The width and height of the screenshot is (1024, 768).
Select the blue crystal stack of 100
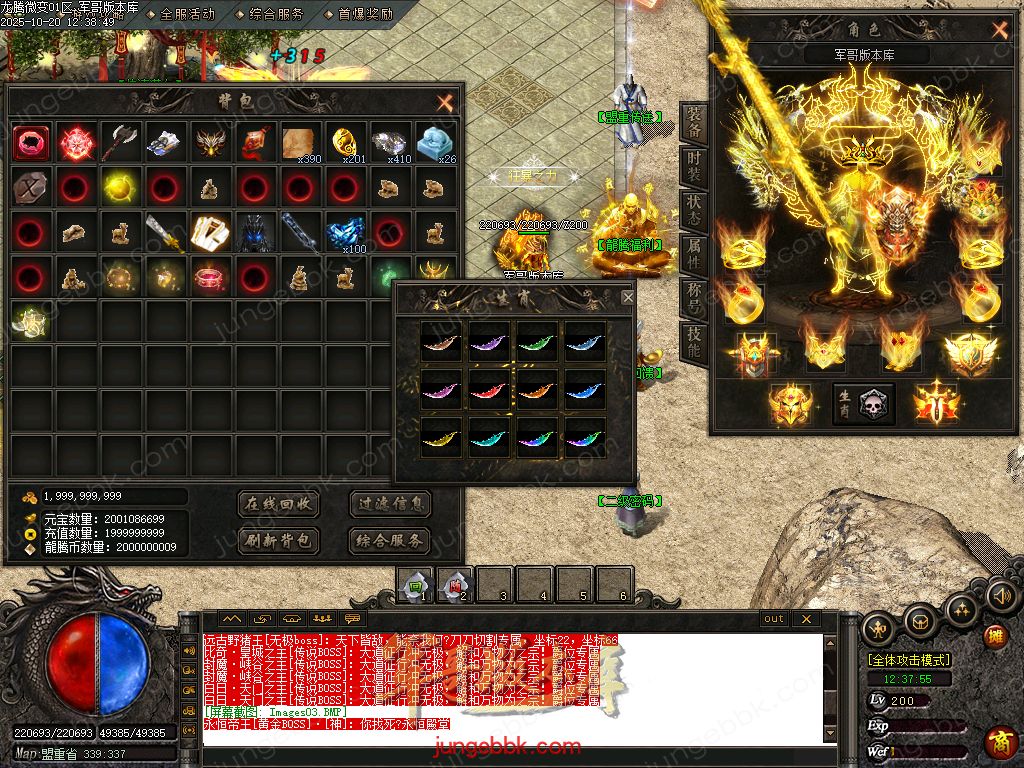point(346,233)
